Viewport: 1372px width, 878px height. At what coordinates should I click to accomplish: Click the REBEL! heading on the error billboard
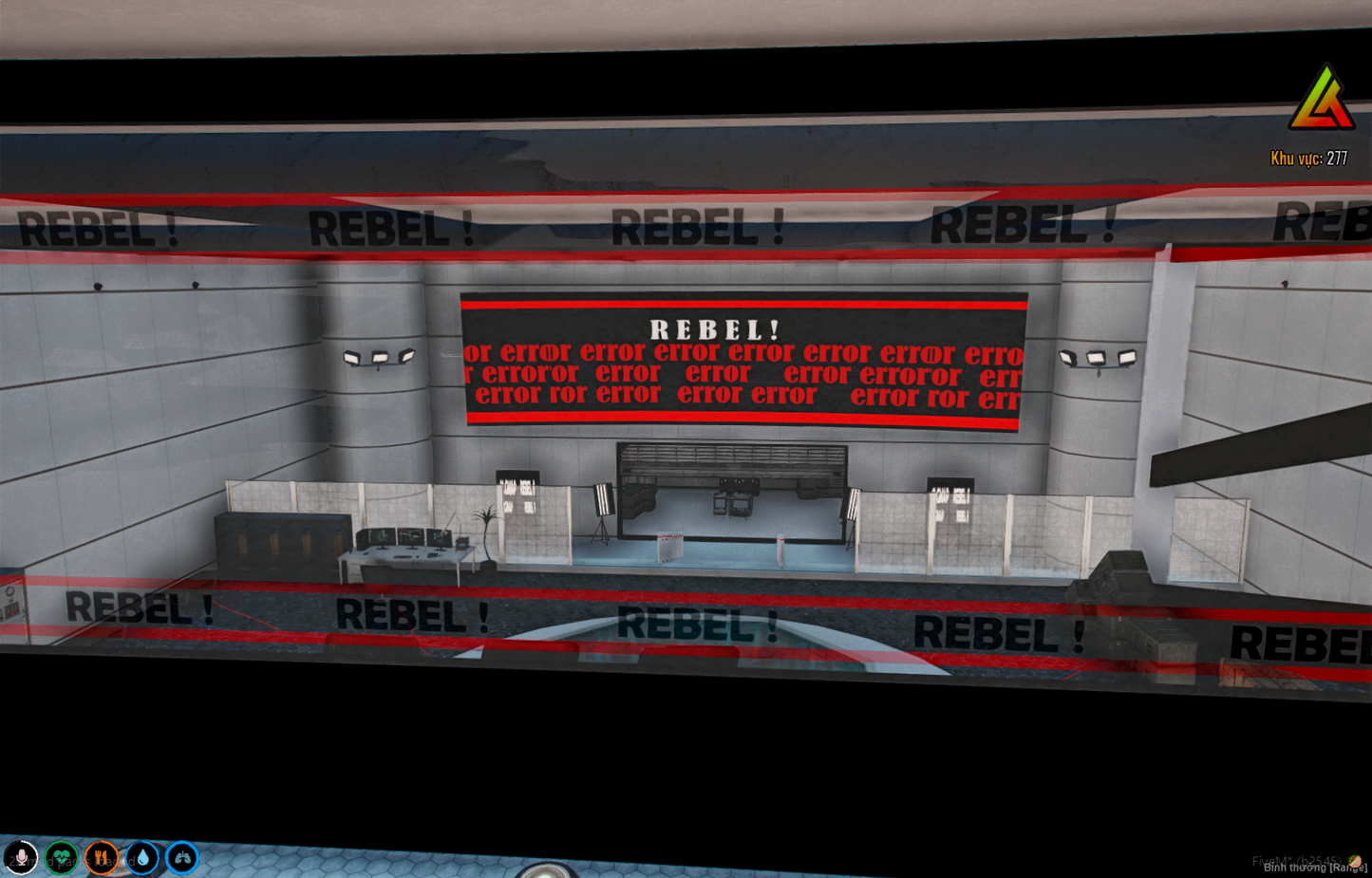pos(717,330)
